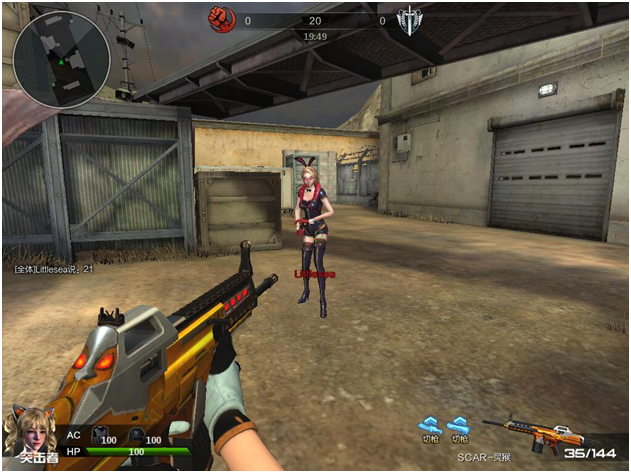The height and width of the screenshot is (473, 631).
Task: Select the red fist team emblem
Action: pyautogui.click(x=219, y=19)
